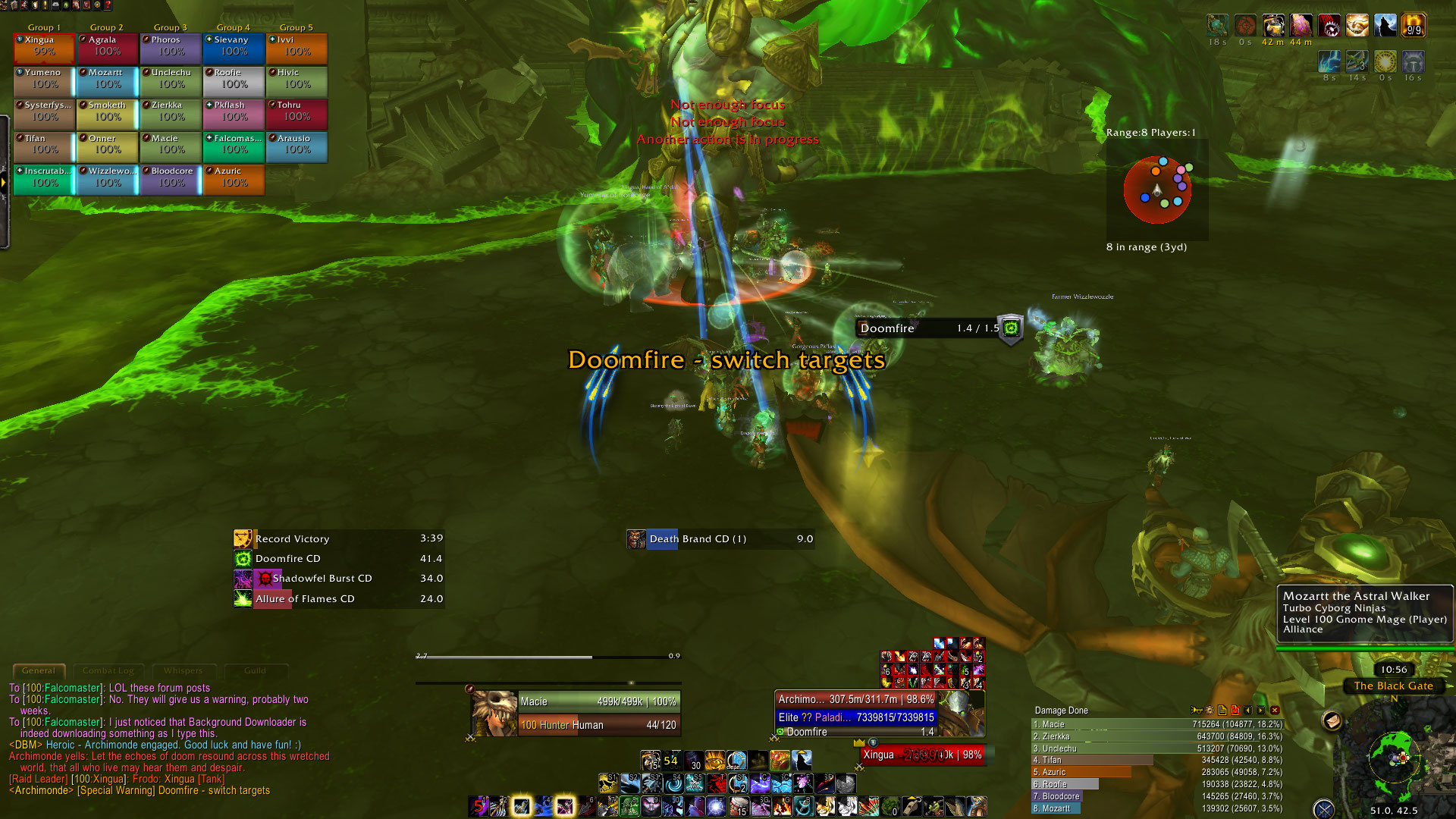This screenshot has width=1456, height=819.
Task: Open The Black Gate zone label
Action: [x=1393, y=686]
